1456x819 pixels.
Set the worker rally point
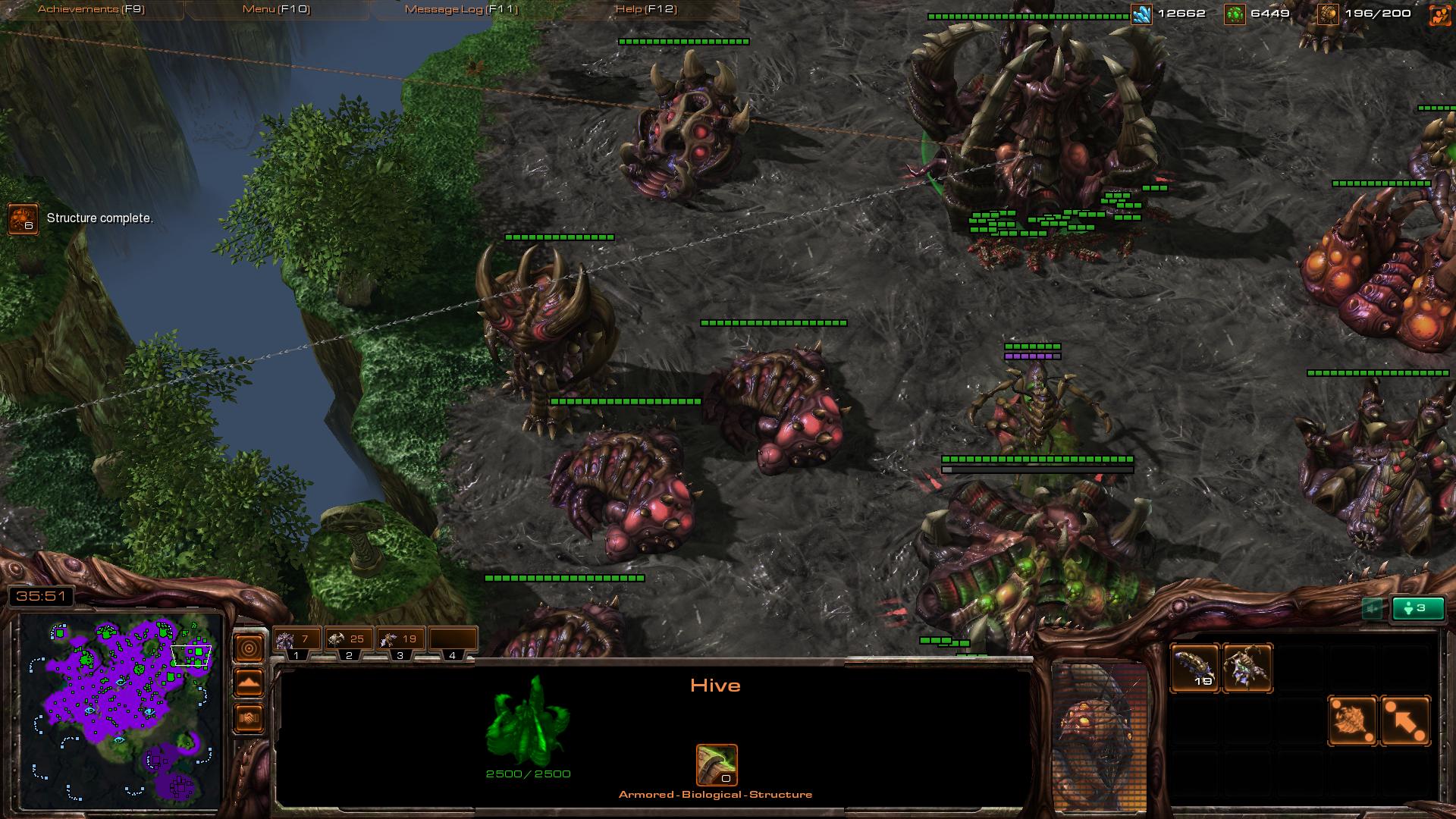(x=1352, y=720)
